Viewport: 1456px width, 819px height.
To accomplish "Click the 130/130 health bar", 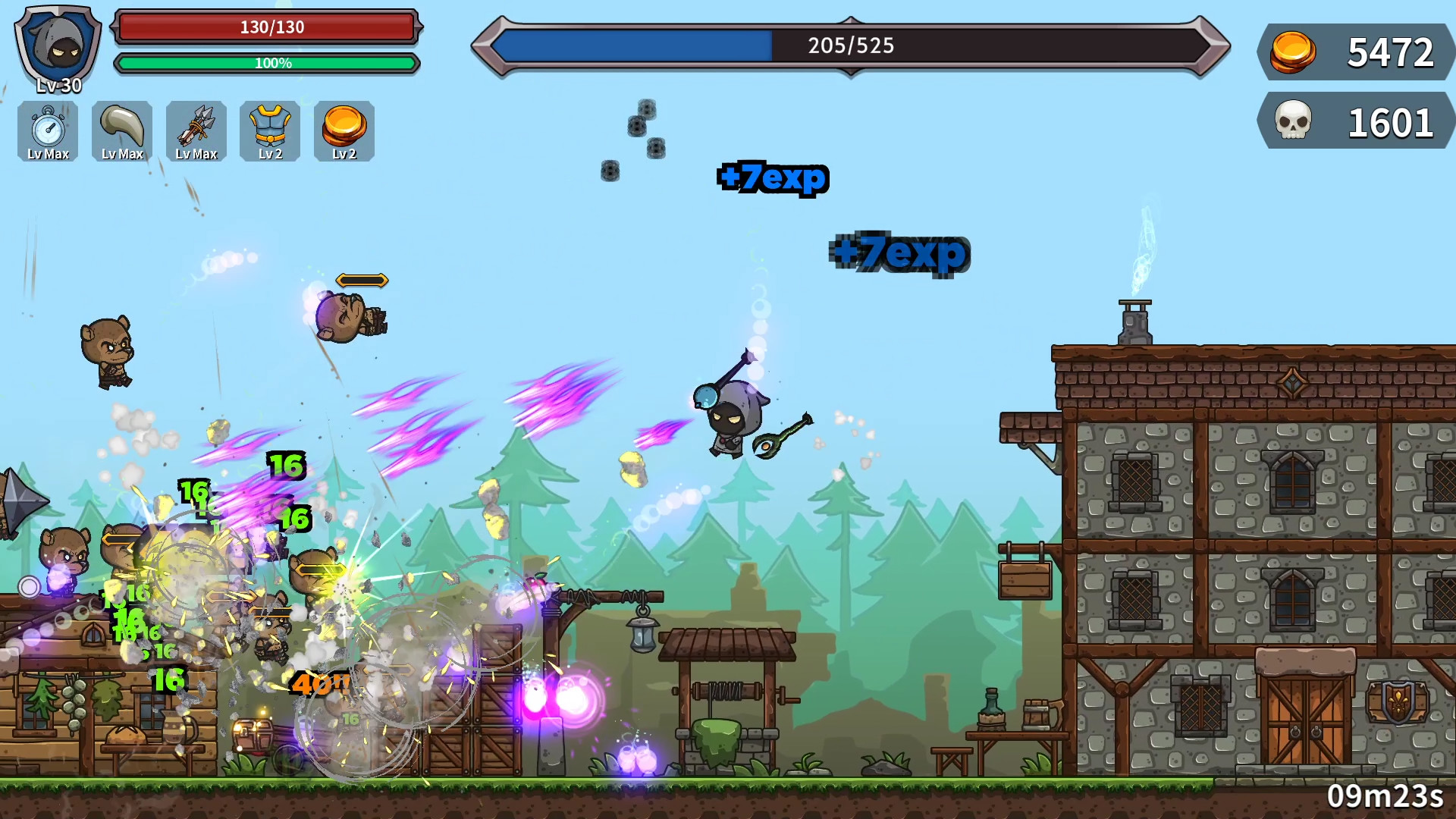I will point(265,27).
